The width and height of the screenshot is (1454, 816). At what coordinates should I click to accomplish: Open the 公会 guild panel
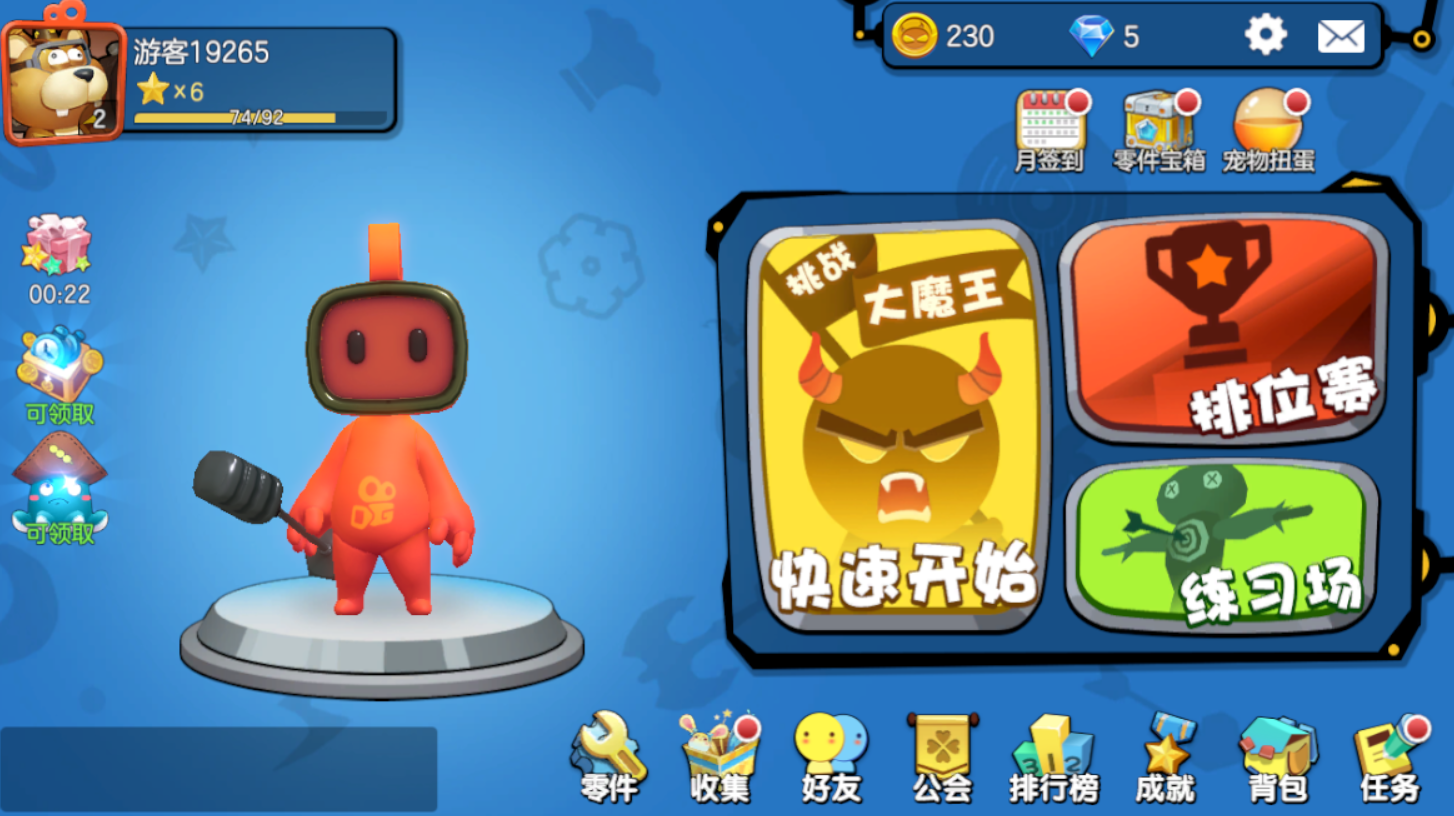click(941, 755)
